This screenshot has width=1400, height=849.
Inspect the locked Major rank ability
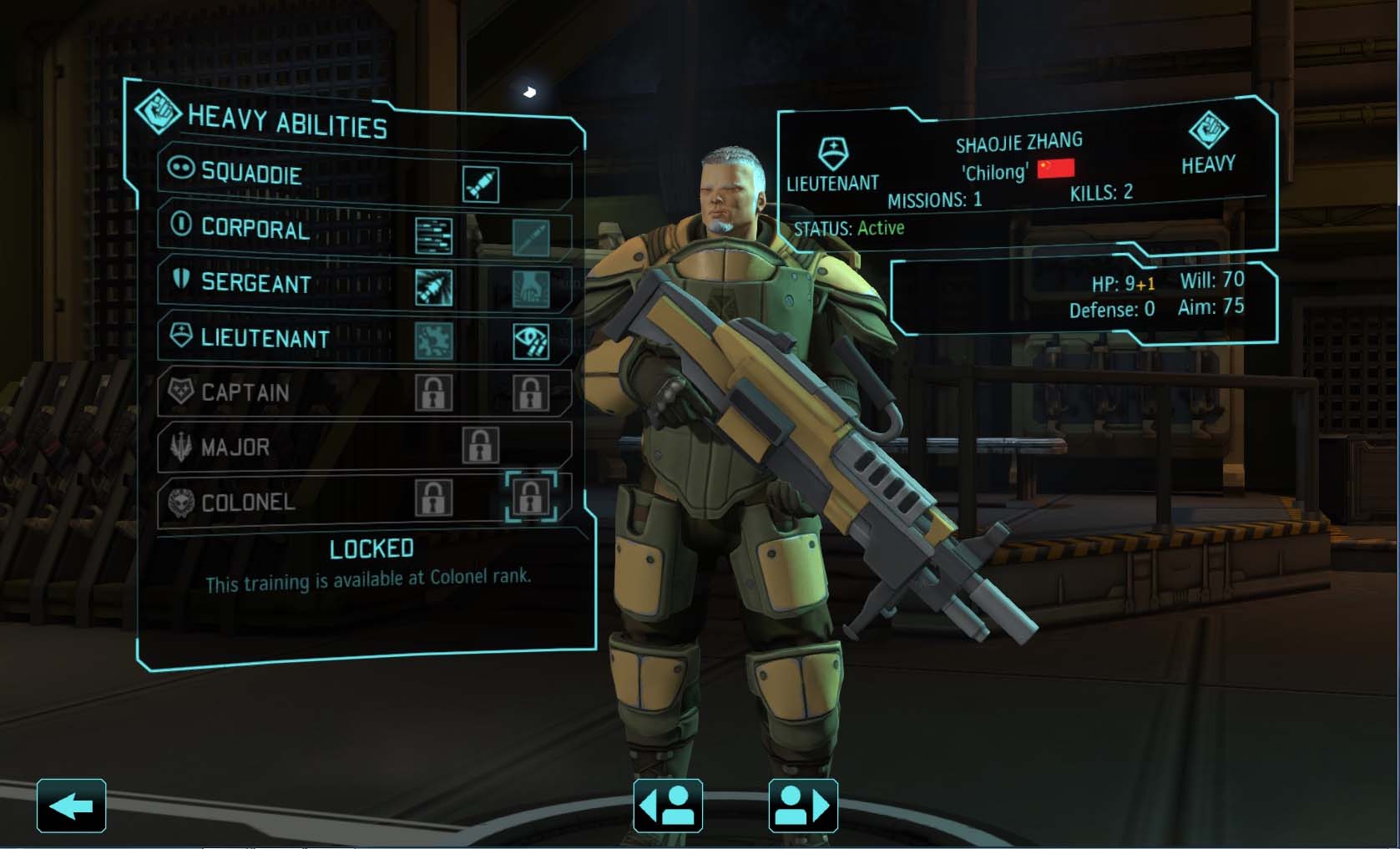(x=481, y=446)
